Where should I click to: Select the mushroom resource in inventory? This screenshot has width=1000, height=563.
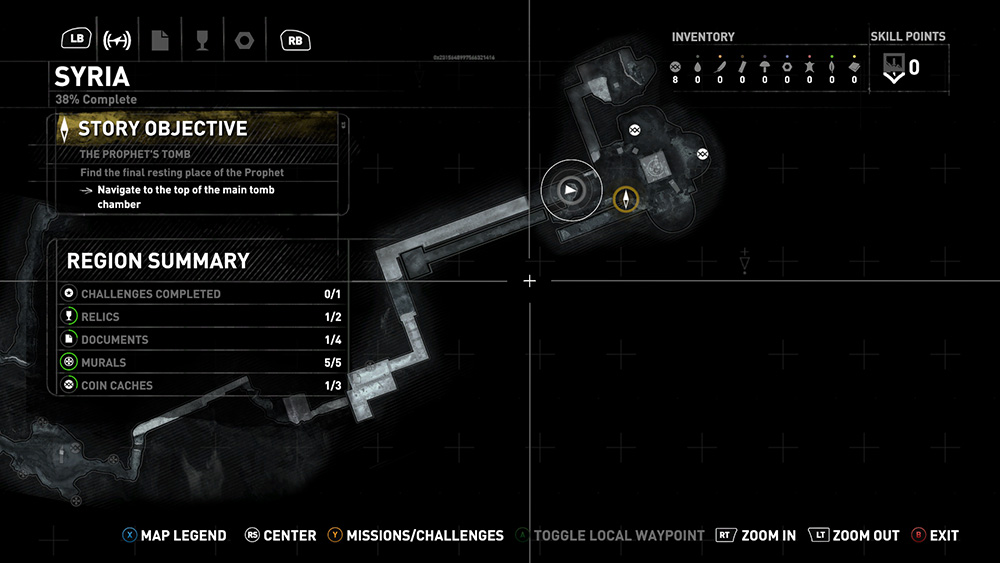pyautogui.click(x=765, y=67)
